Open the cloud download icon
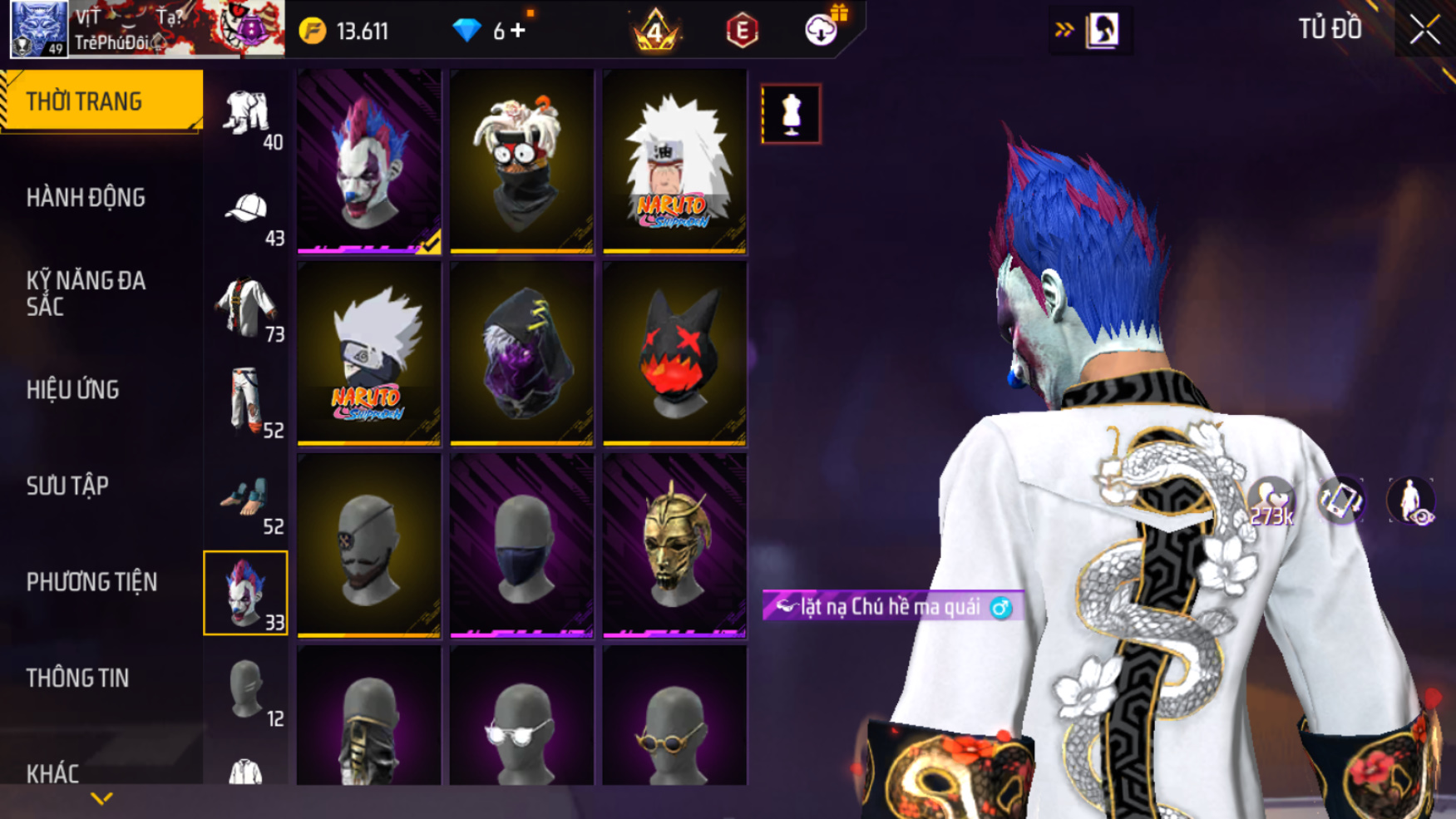Screen dimensions: 1456x819 coord(821,31)
